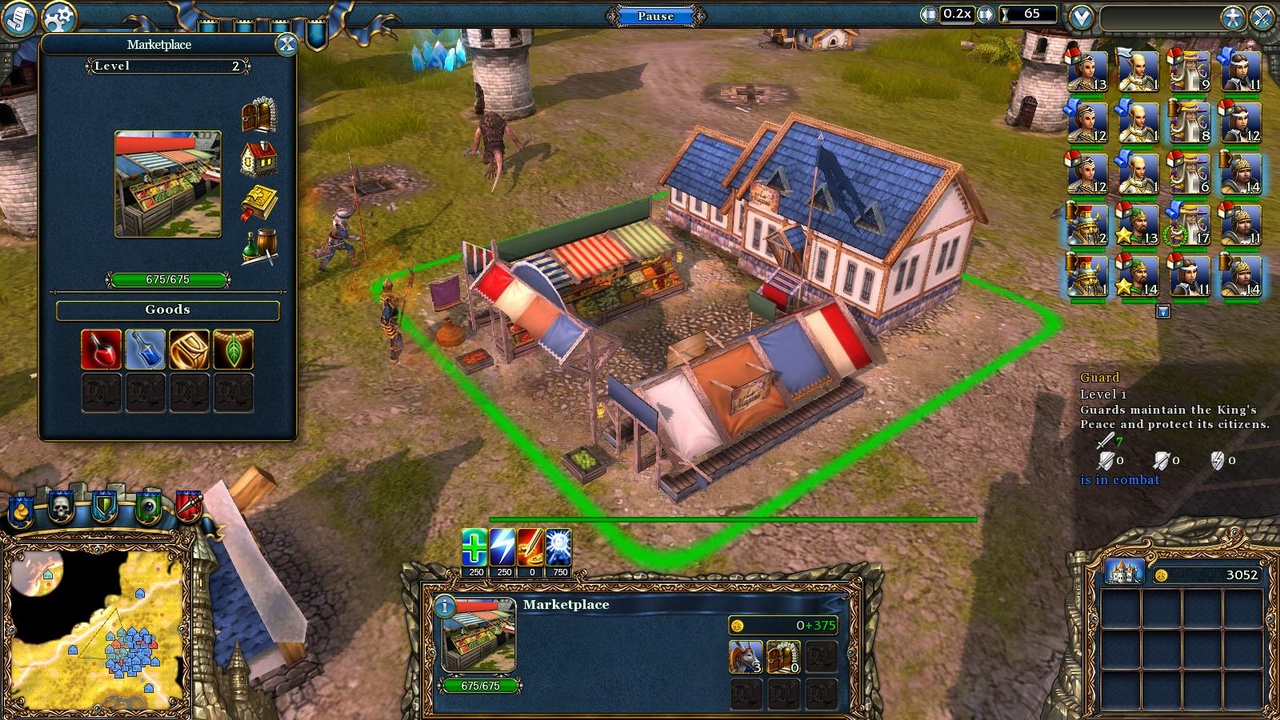The height and width of the screenshot is (720, 1280).
Task: Toggle the stick-figure hero filter at top right
Action: [x=1234, y=15]
